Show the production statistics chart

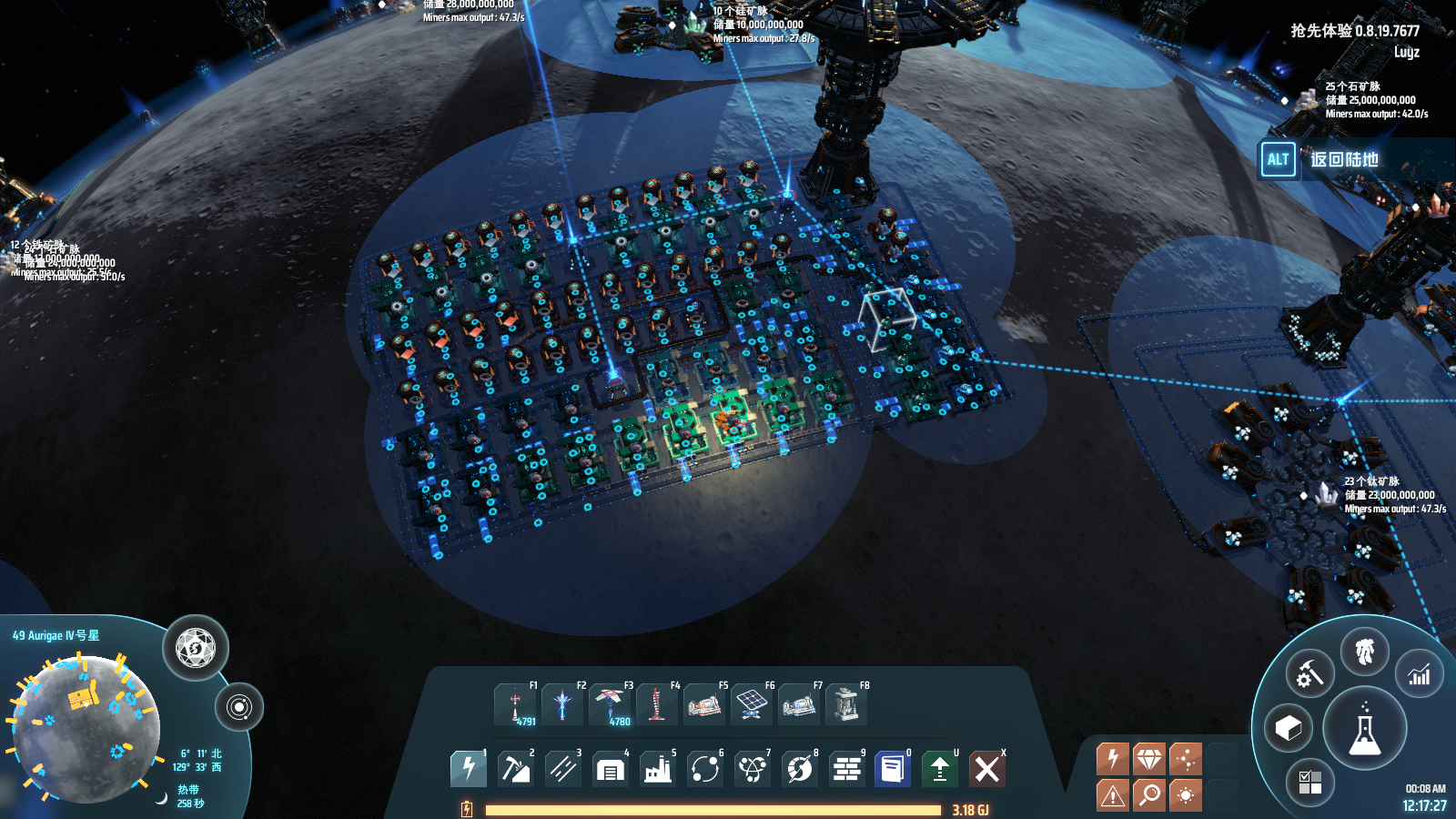[1419, 674]
